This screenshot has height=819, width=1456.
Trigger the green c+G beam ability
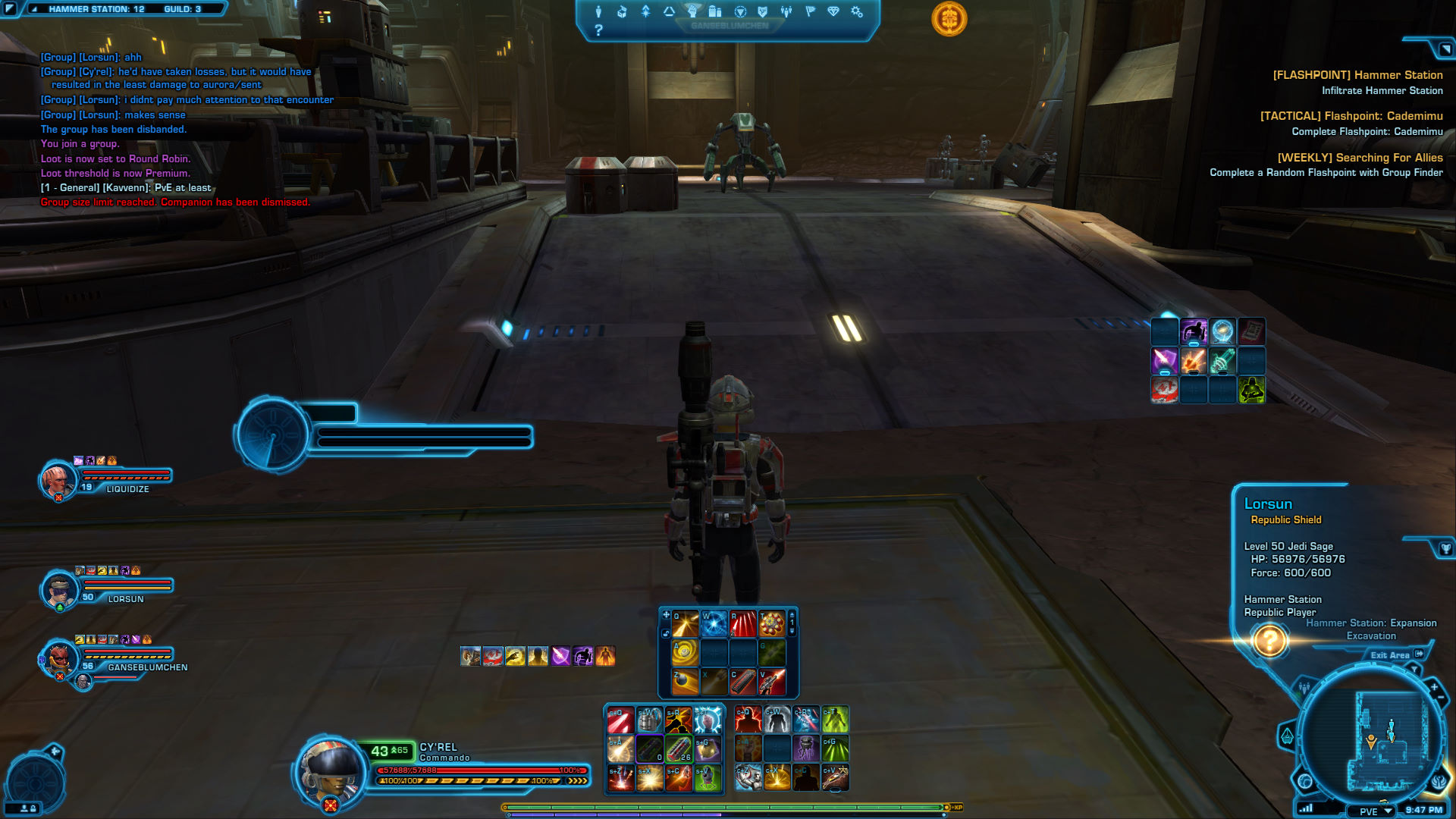pos(835,748)
